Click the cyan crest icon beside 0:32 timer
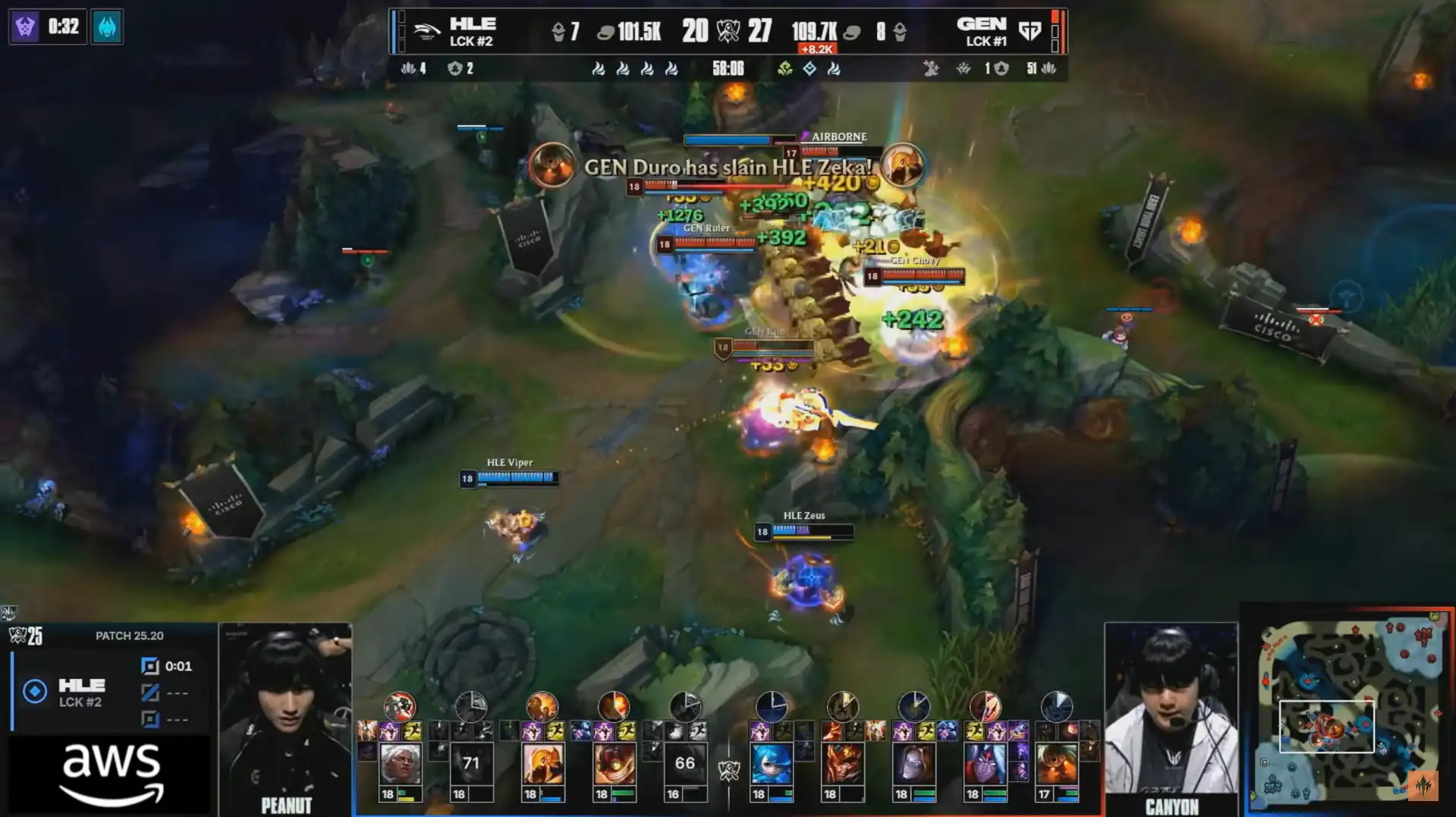 (107, 27)
